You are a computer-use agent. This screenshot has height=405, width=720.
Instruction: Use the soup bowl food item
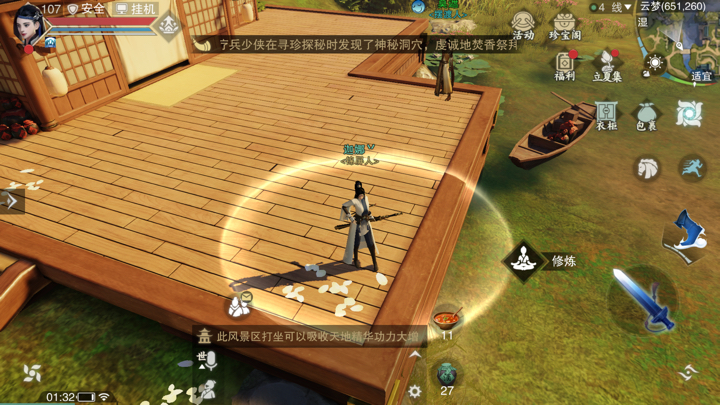pyautogui.click(x=447, y=319)
